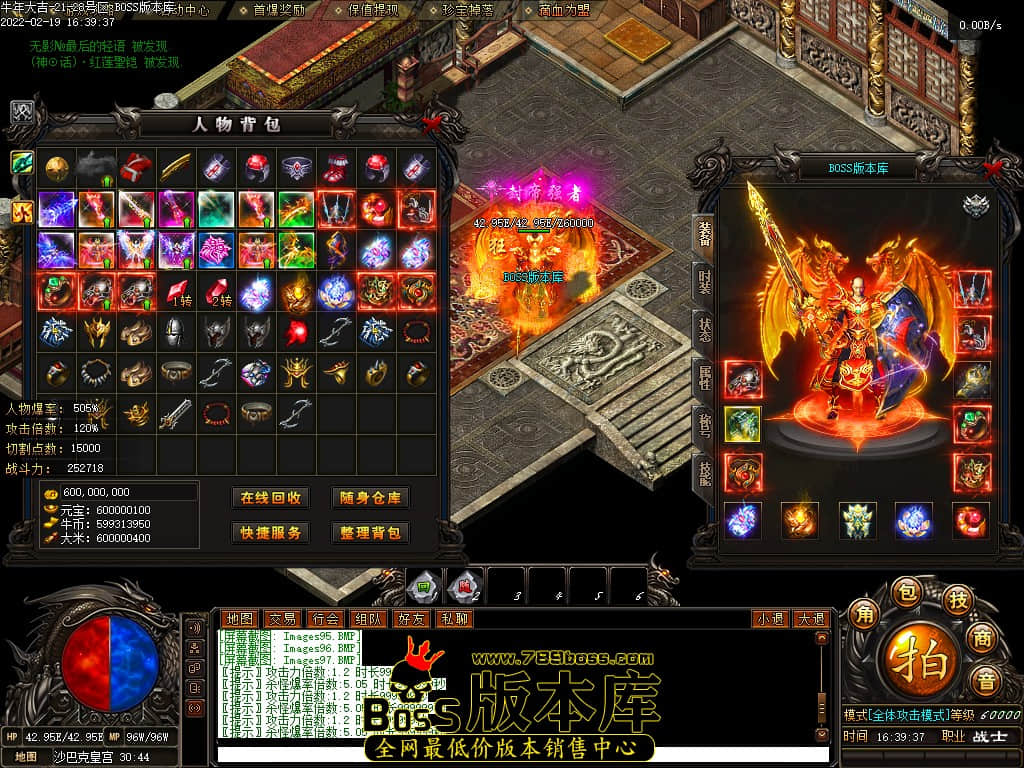The height and width of the screenshot is (768, 1024).
Task: Click the 交易 trade chat button
Action: point(283,619)
